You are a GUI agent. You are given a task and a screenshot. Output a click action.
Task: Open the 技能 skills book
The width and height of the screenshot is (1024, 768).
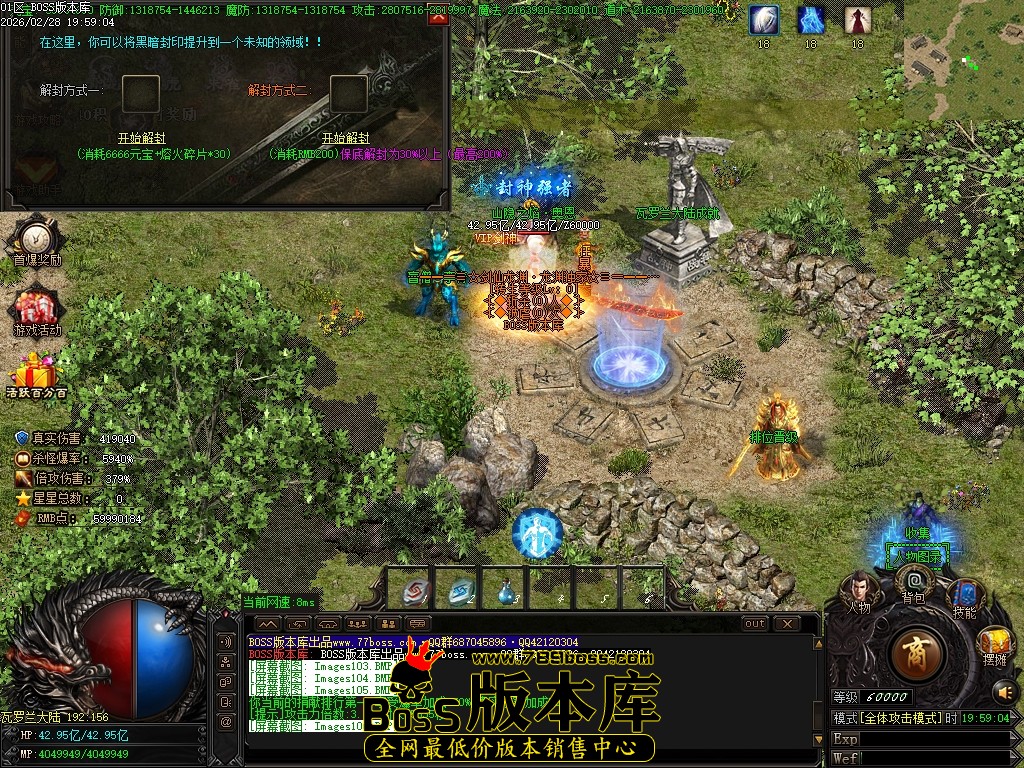coord(964,597)
